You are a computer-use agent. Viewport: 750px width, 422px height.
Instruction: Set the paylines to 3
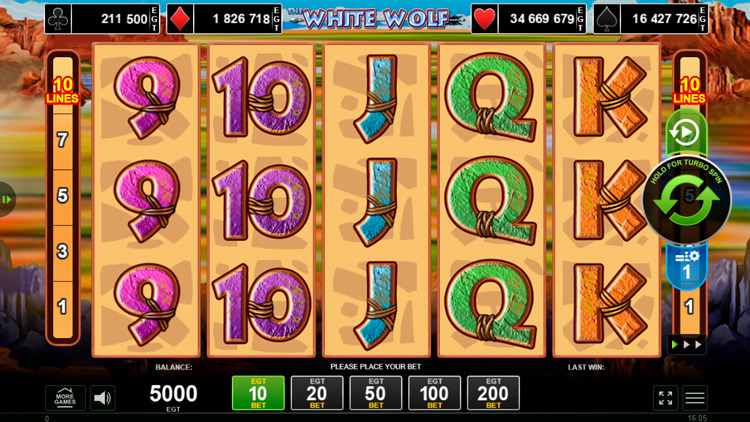tap(62, 250)
